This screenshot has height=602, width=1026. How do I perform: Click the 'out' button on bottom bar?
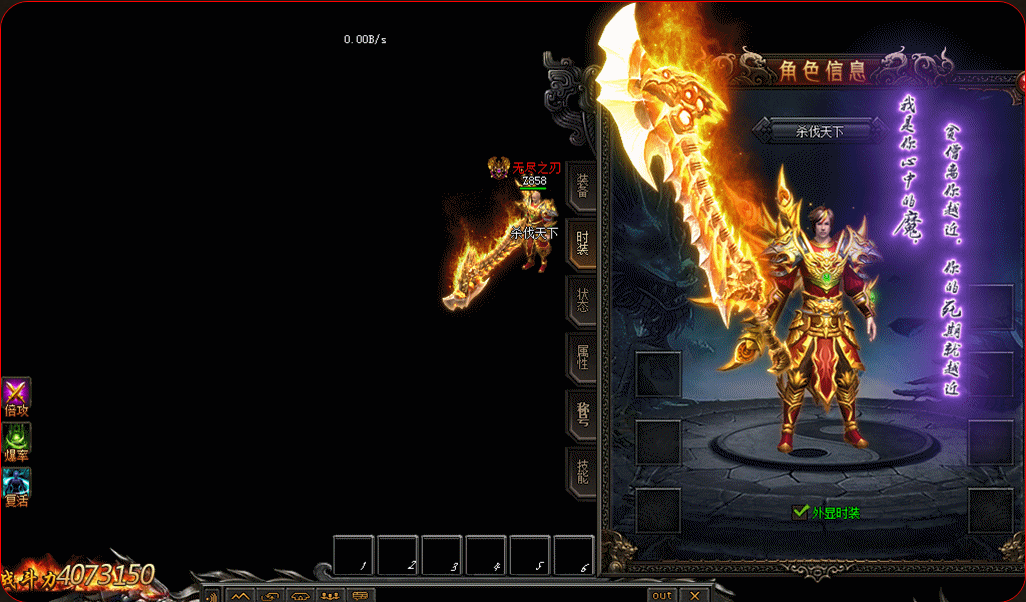(x=662, y=595)
